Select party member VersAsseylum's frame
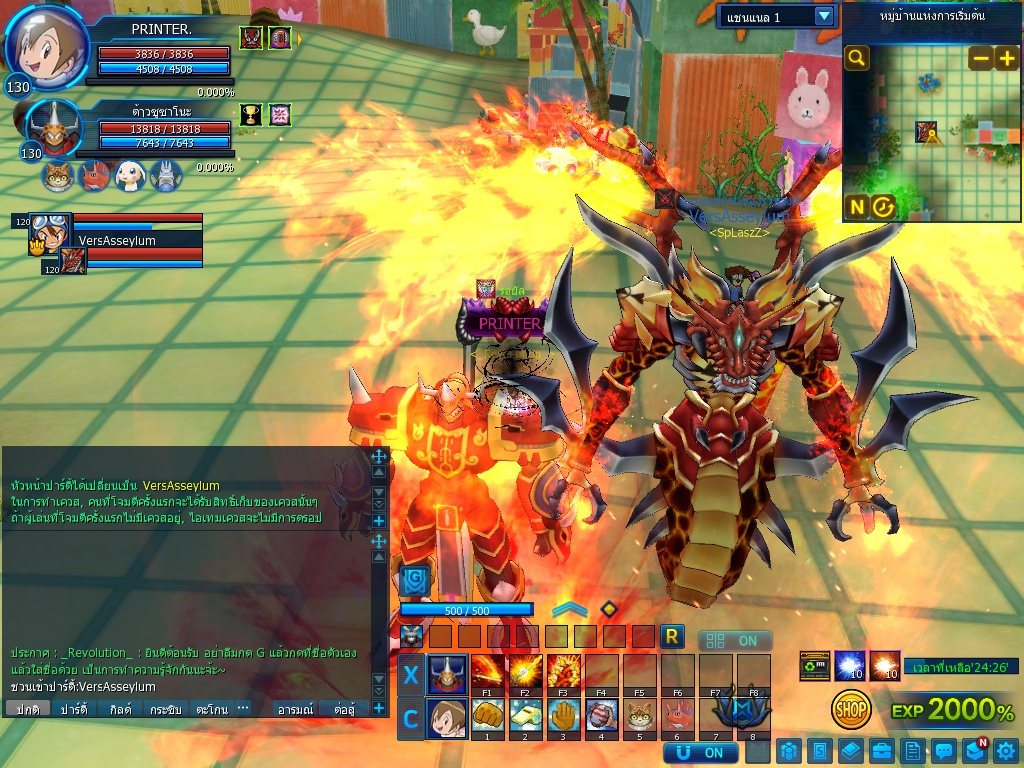The image size is (1024, 768). [x=115, y=240]
